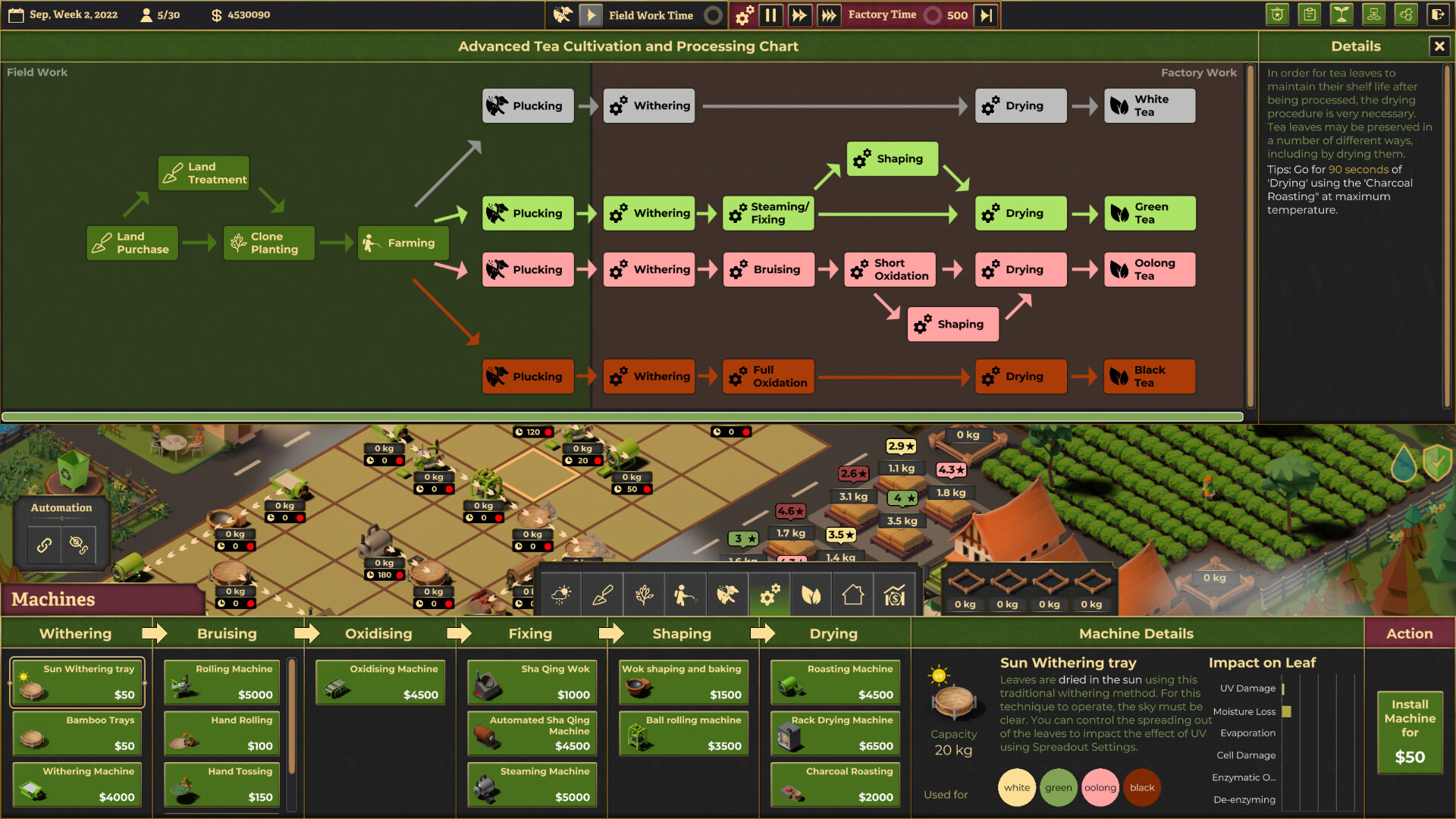Open the achievements banner icon
1456x819 pixels.
click(1277, 14)
